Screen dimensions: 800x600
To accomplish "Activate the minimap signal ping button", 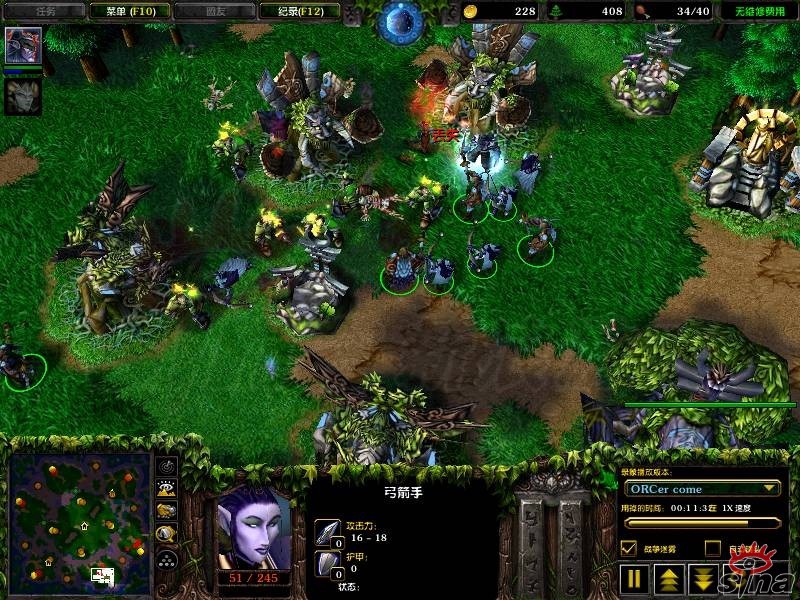I will [167, 467].
